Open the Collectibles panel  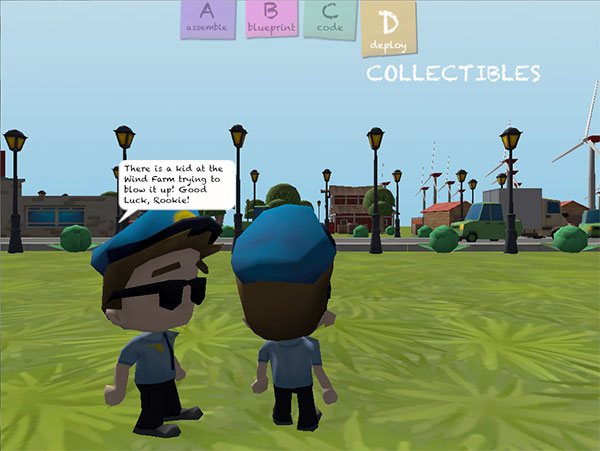(x=453, y=74)
